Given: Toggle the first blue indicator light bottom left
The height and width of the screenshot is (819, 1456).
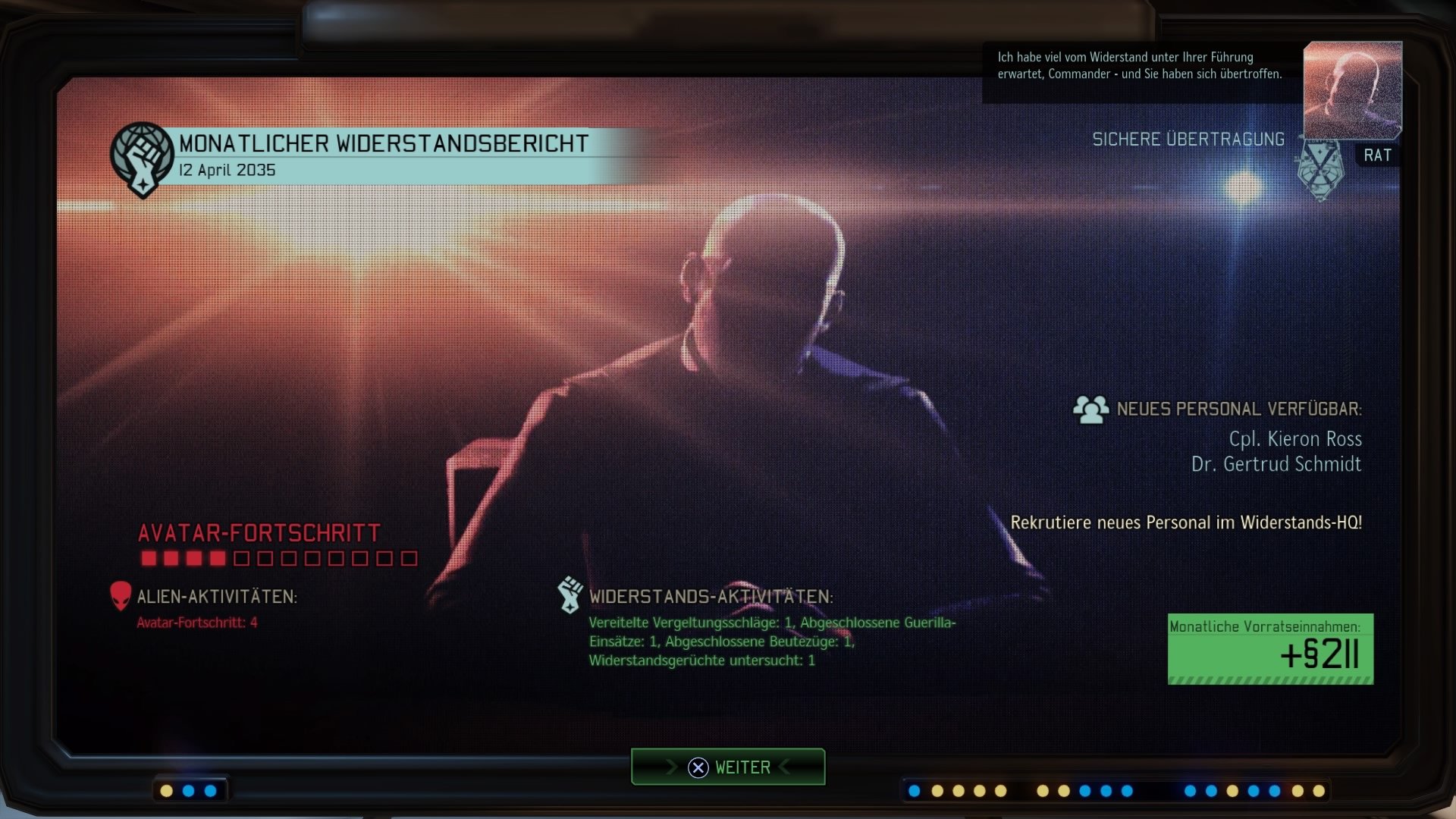Looking at the screenshot, I should pyautogui.click(x=188, y=790).
